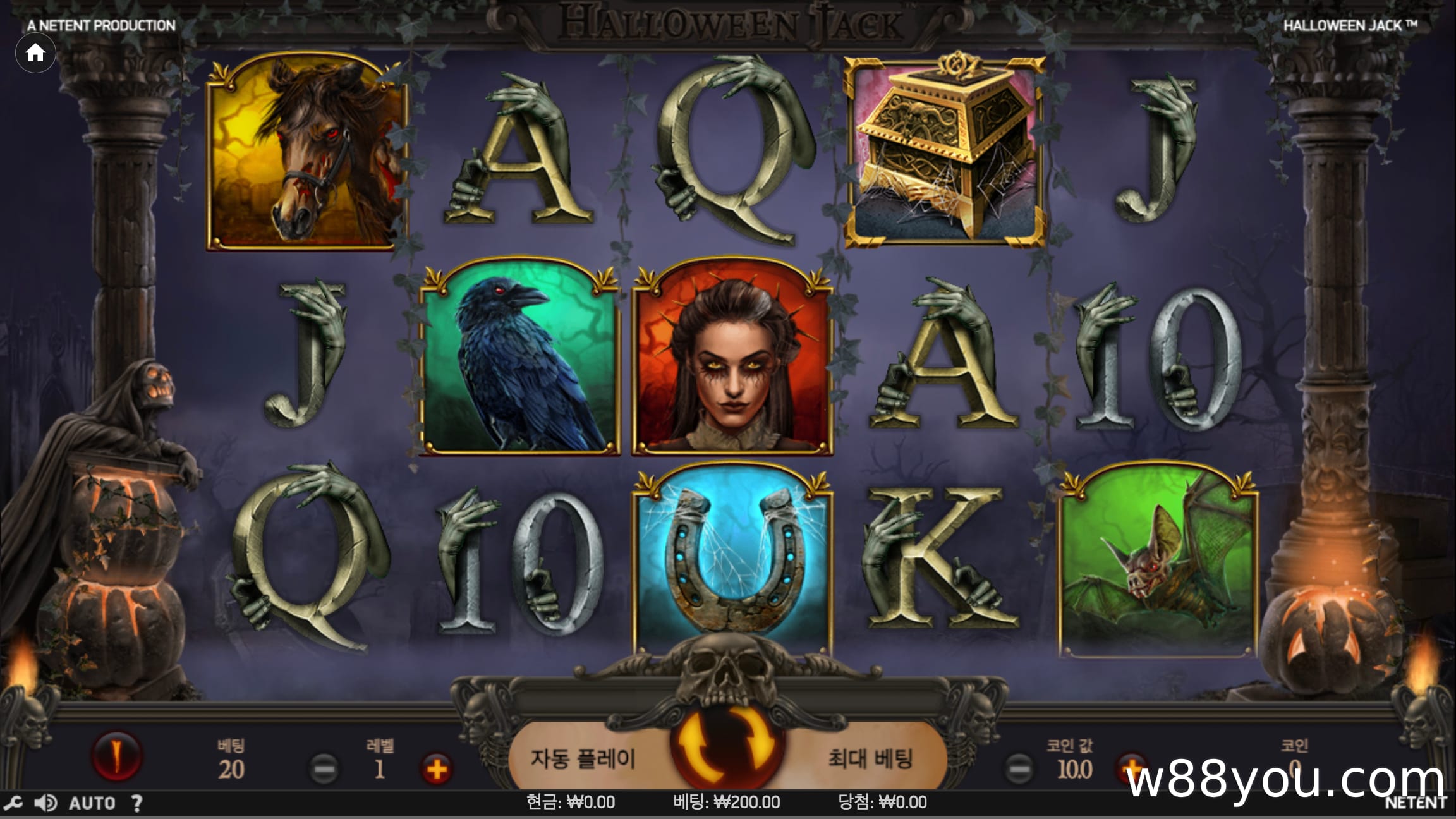Toggle AUTO mode in the bottom bar
The image size is (1456, 819).
tap(92, 803)
